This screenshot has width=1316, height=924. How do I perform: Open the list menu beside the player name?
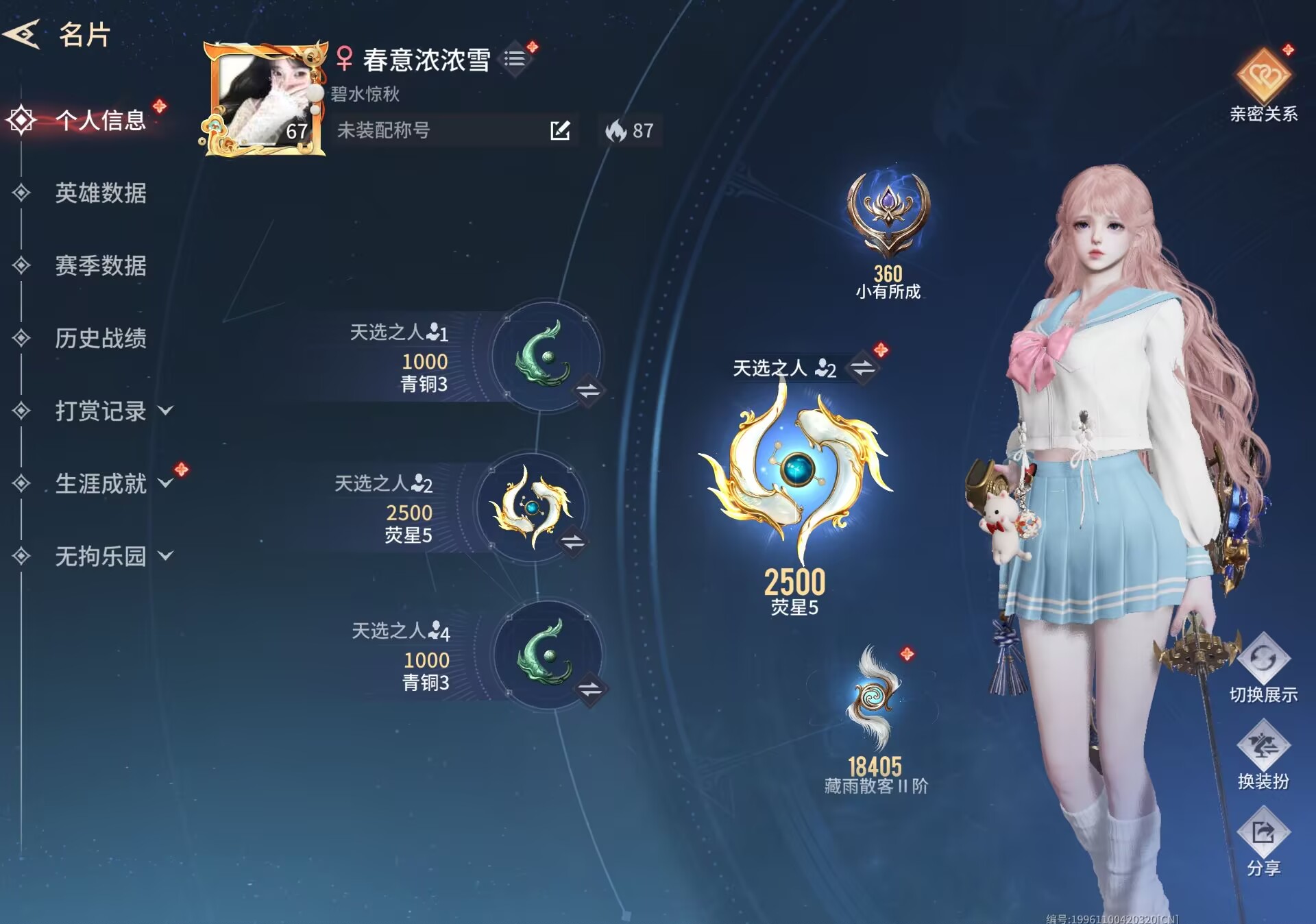coord(515,59)
